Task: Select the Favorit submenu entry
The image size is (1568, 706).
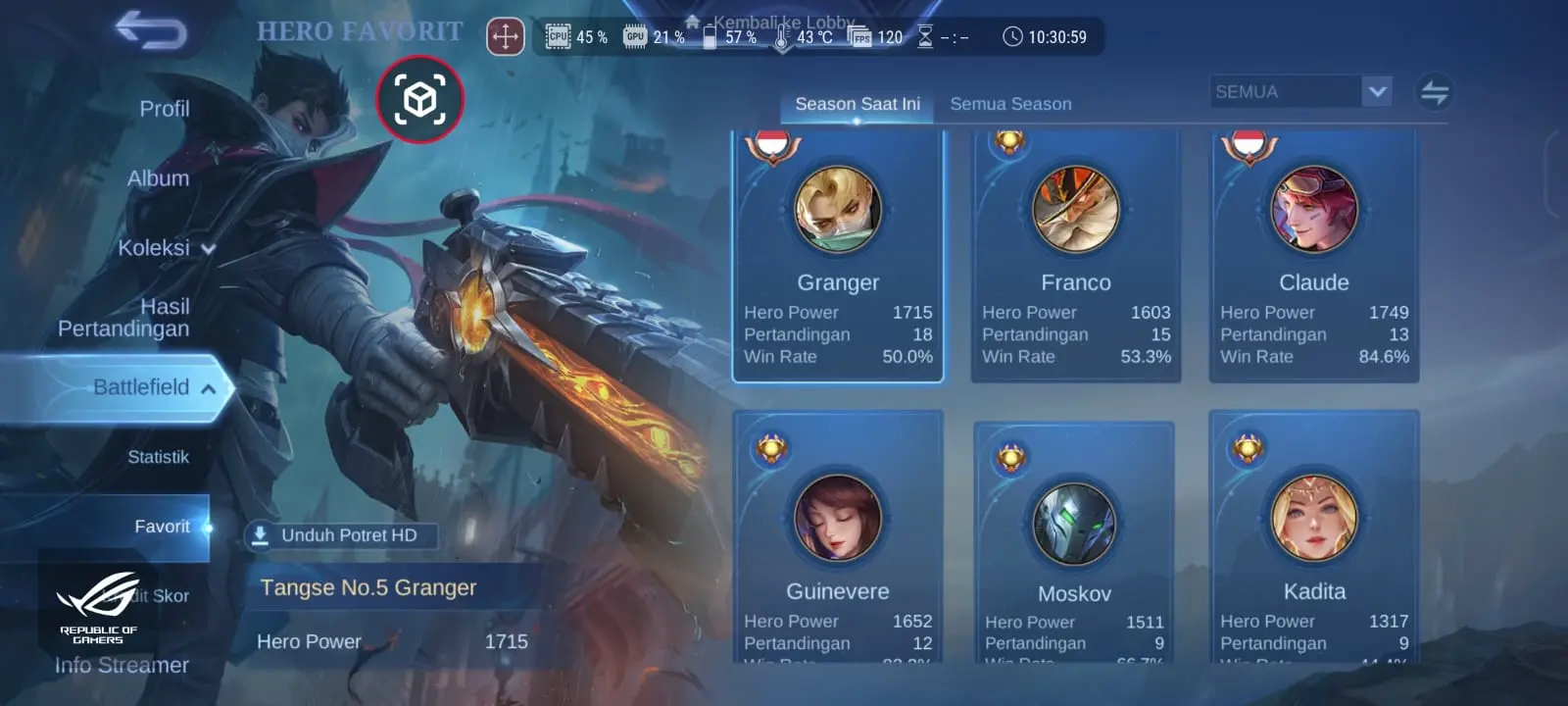Action: 162,527
